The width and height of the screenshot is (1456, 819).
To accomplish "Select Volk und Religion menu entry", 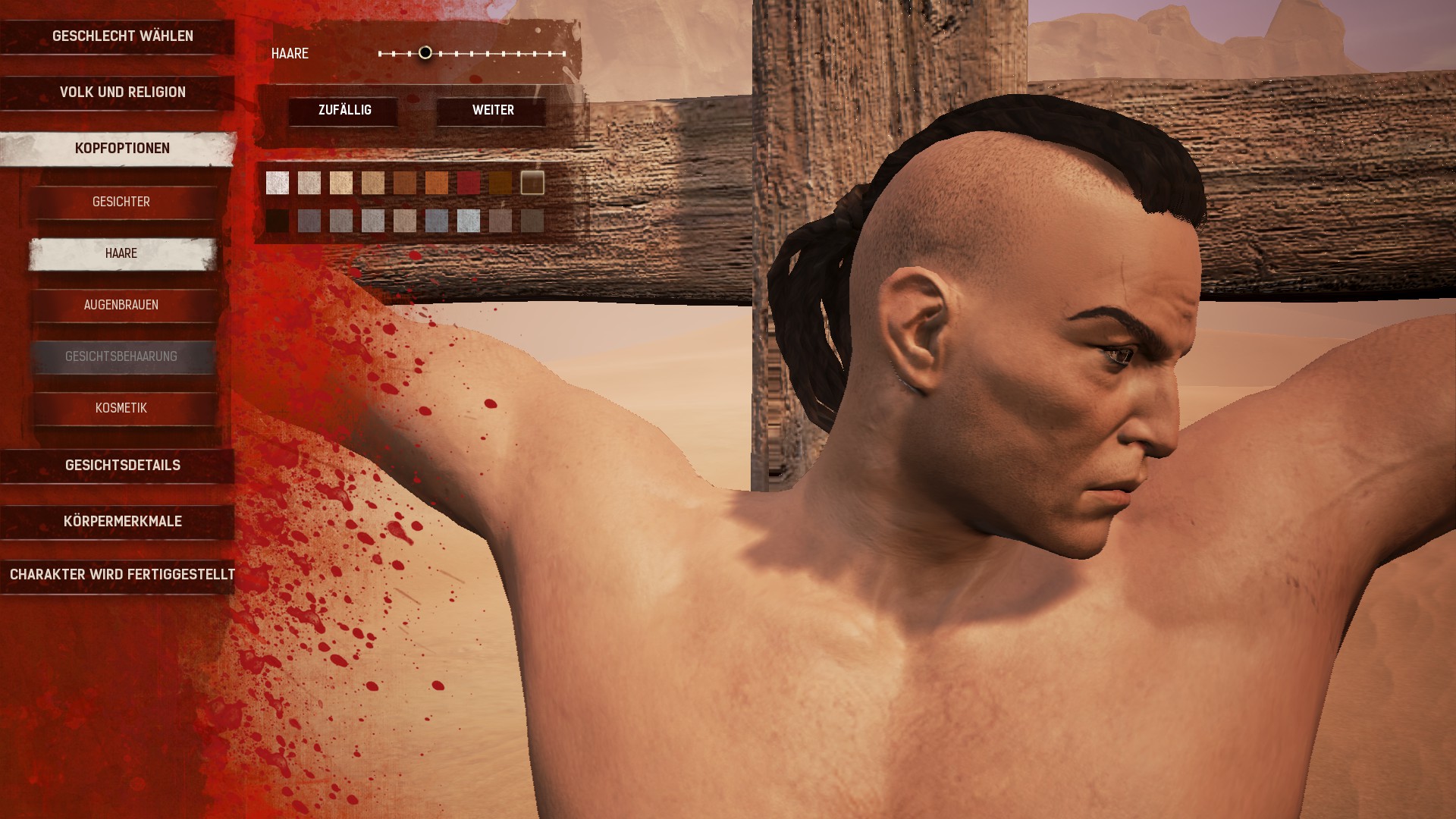I will click(122, 93).
